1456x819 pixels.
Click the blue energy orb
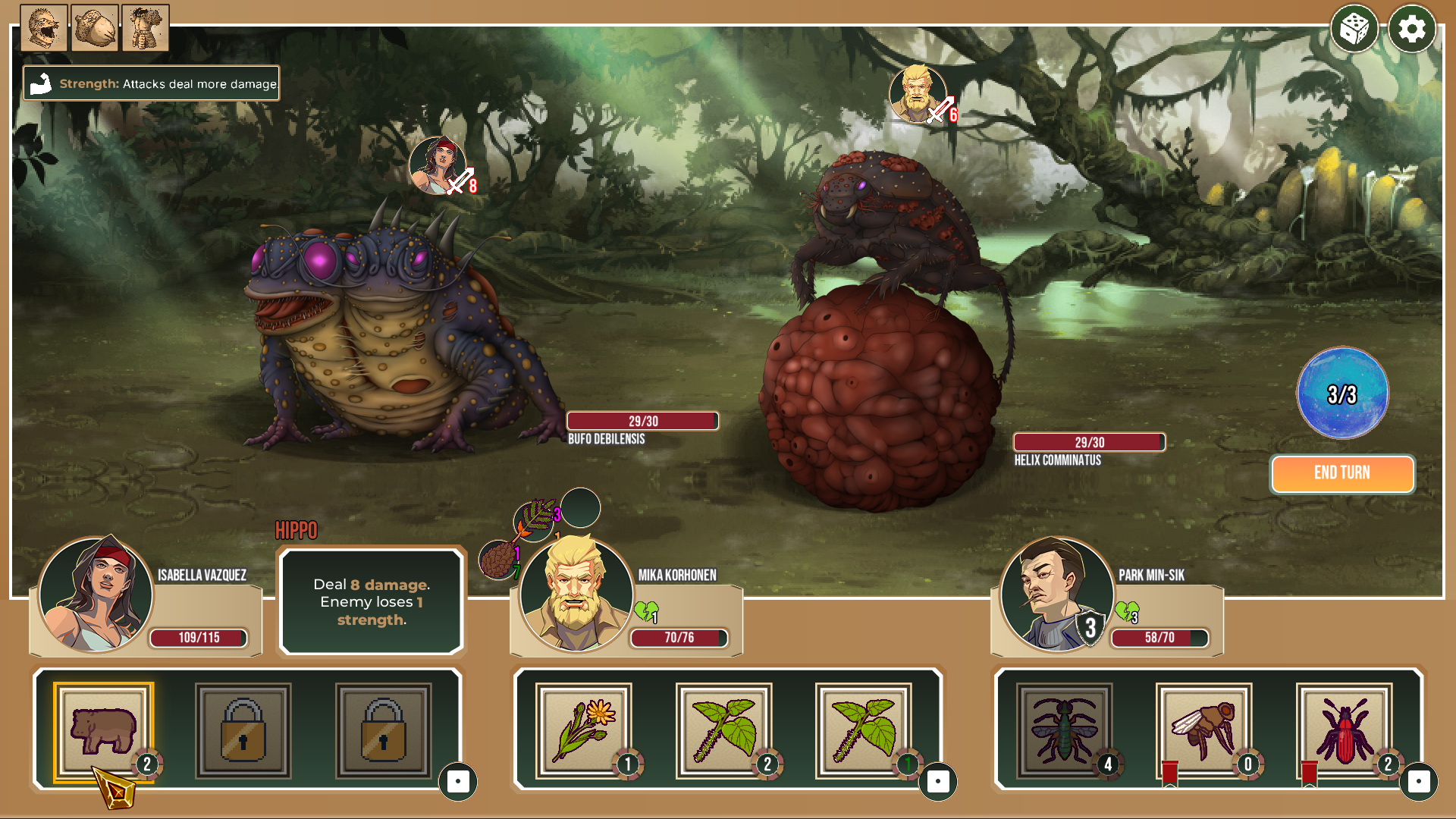(1342, 393)
